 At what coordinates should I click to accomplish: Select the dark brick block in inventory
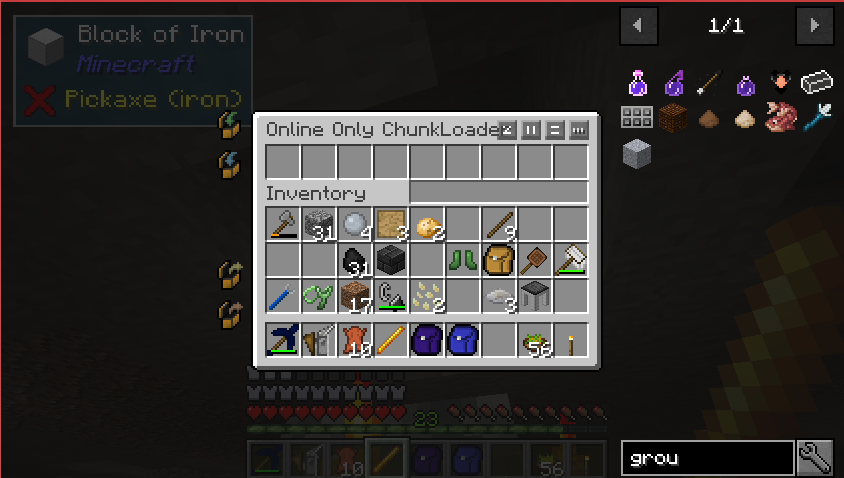(390, 261)
